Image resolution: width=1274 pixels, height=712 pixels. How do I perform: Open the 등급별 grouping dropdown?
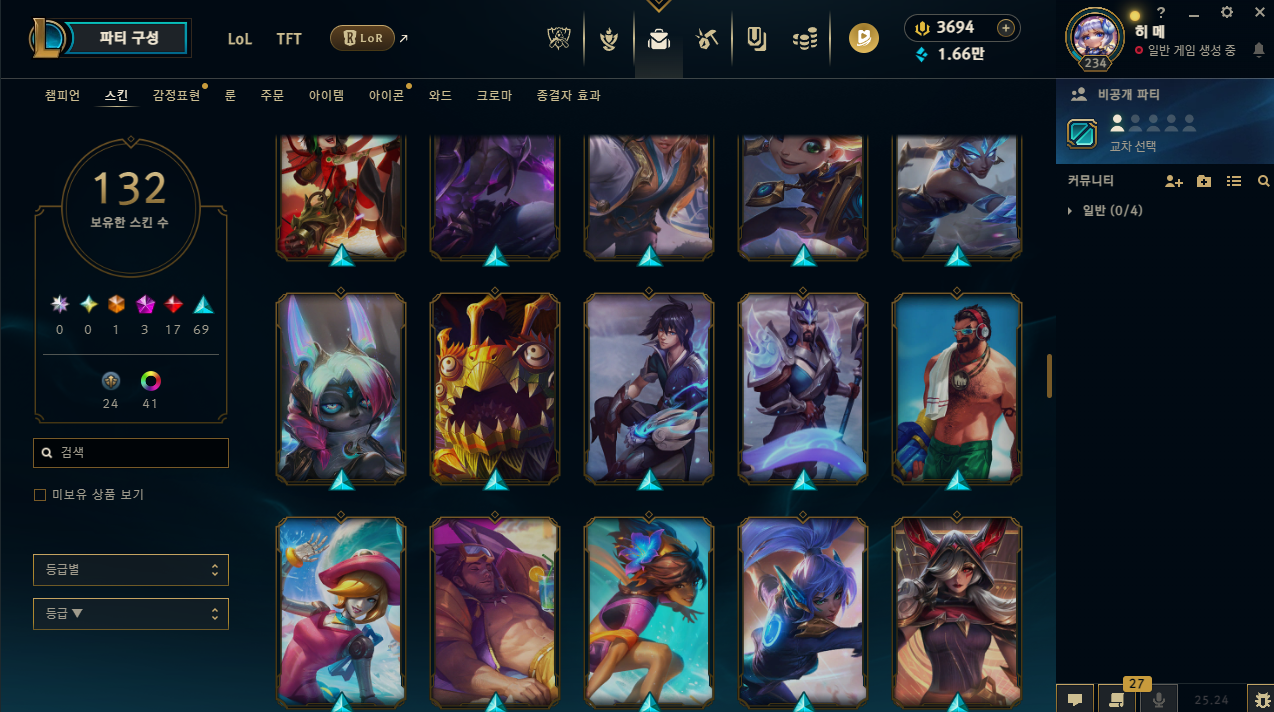pos(131,570)
